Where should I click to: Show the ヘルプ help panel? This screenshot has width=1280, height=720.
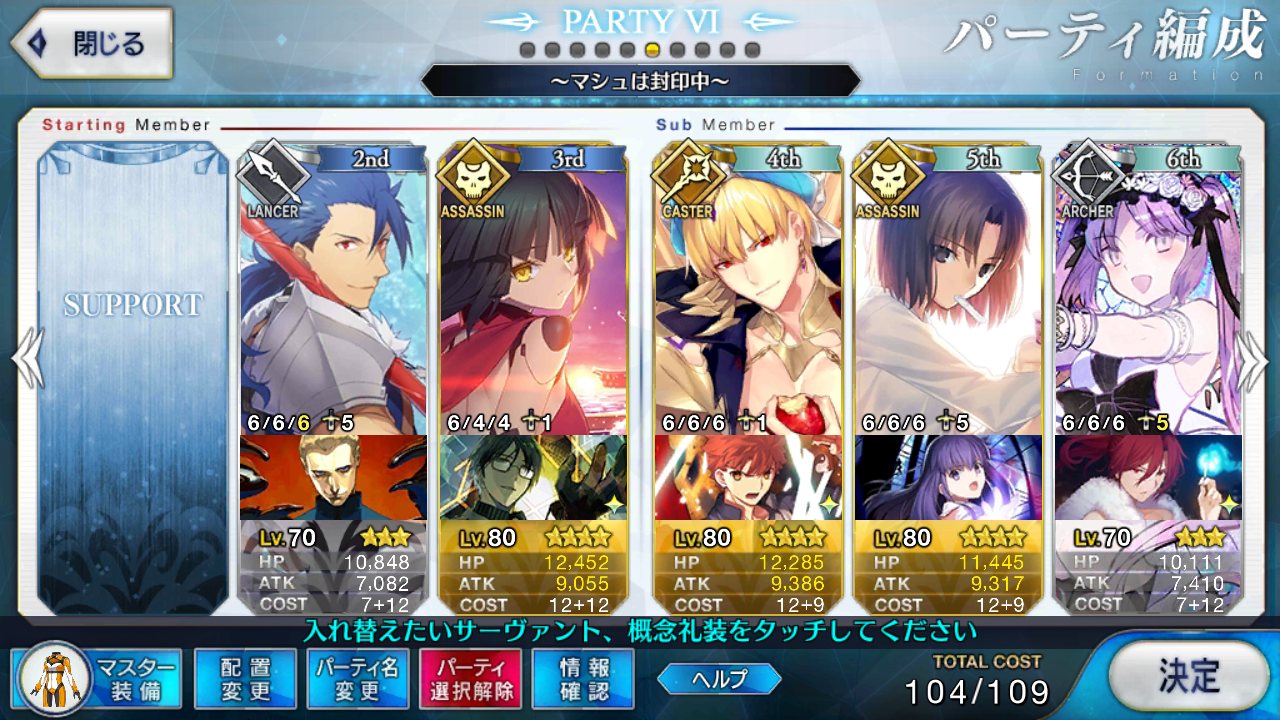click(719, 679)
